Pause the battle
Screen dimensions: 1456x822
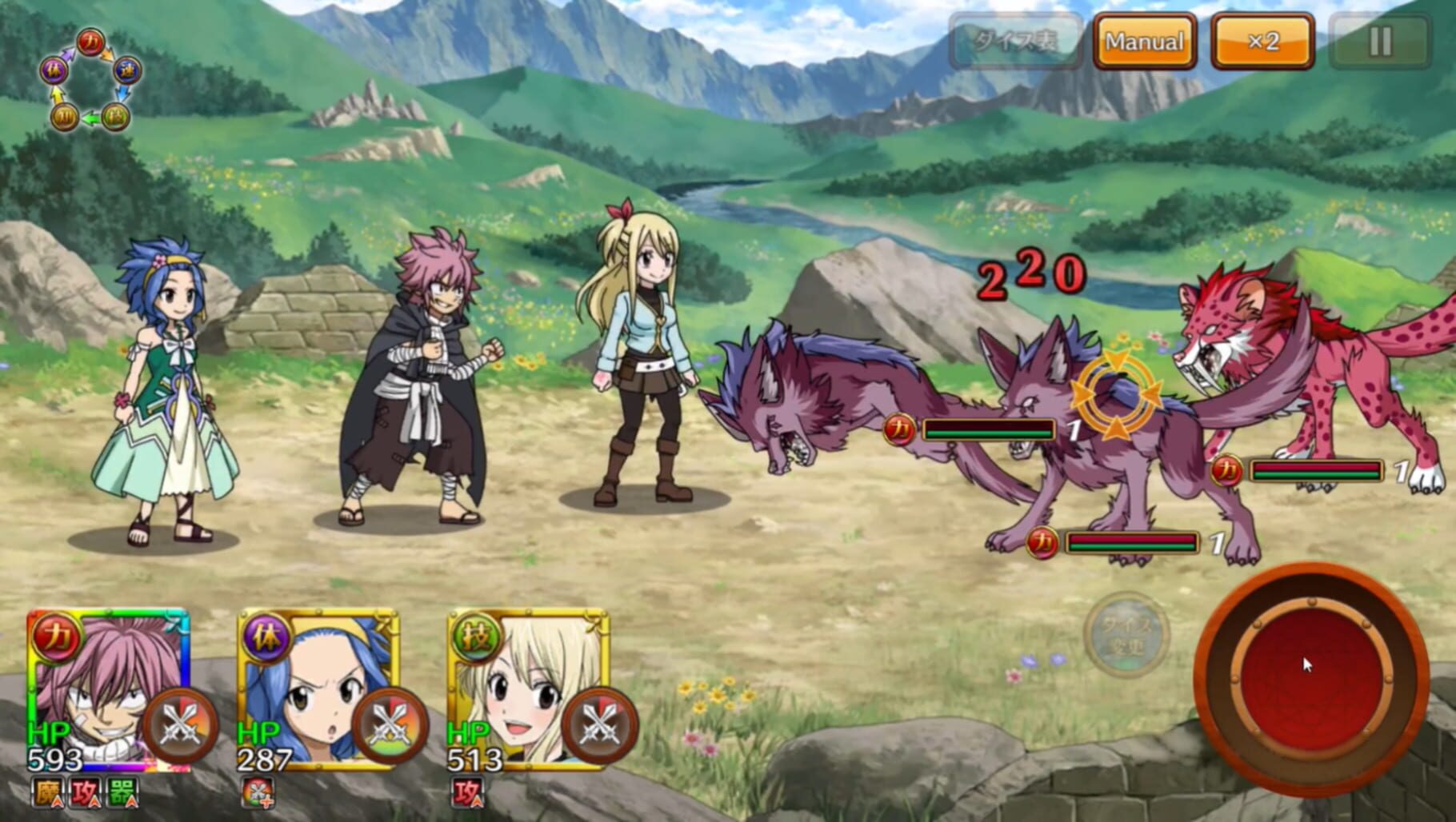[x=1380, y=42]
